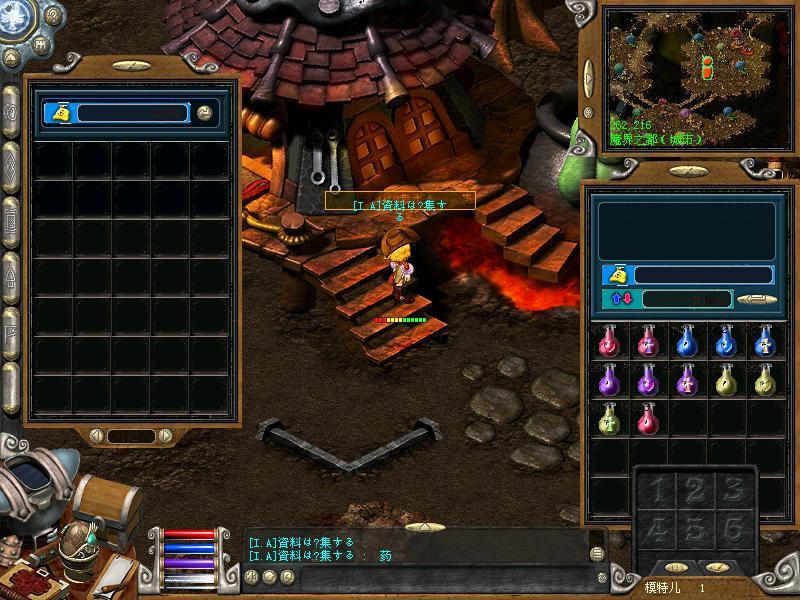Expand the chat window with top handle
This screenshot has width=800, height=600.
(427, 527)
